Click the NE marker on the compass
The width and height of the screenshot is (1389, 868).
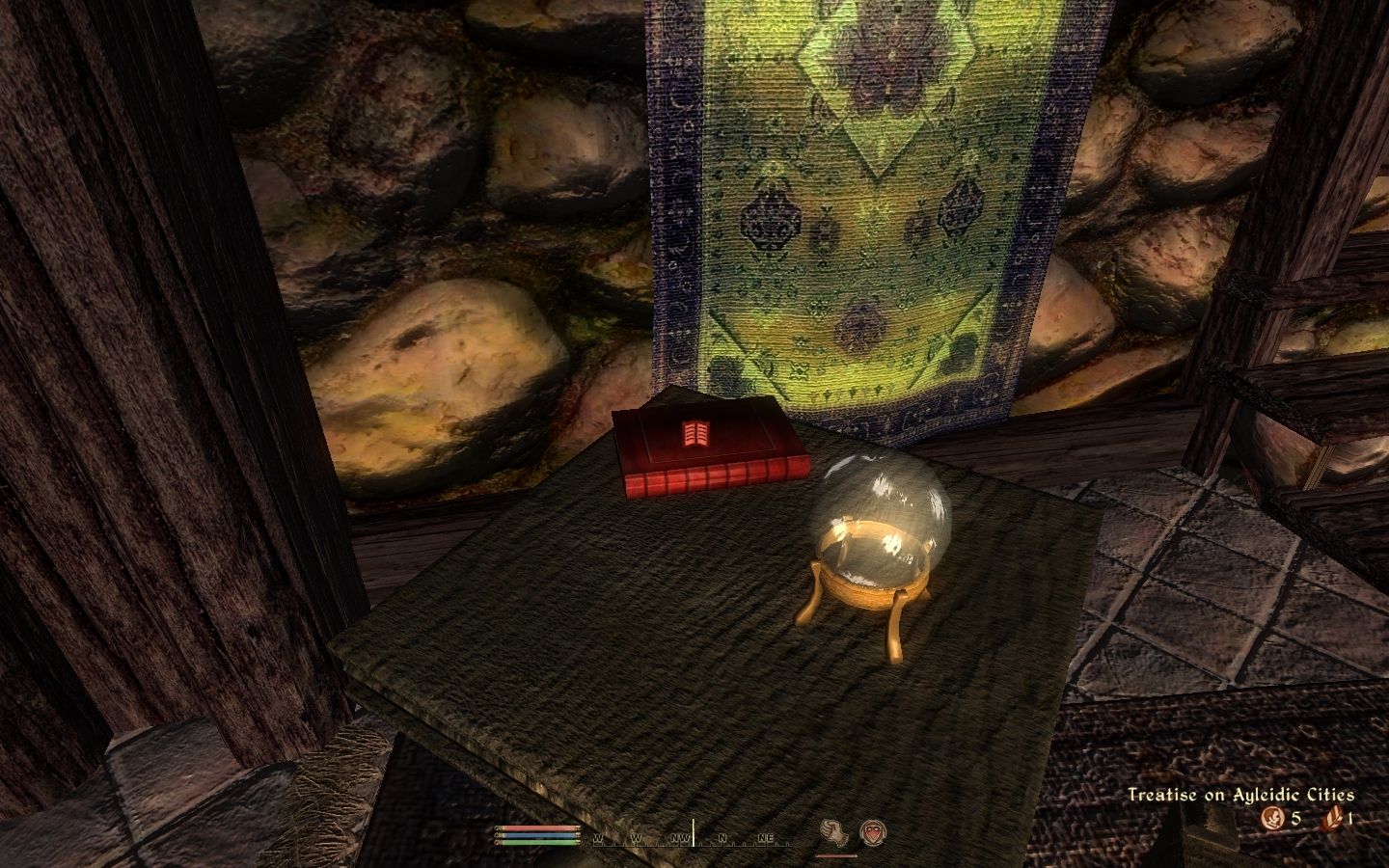point(766,839)
